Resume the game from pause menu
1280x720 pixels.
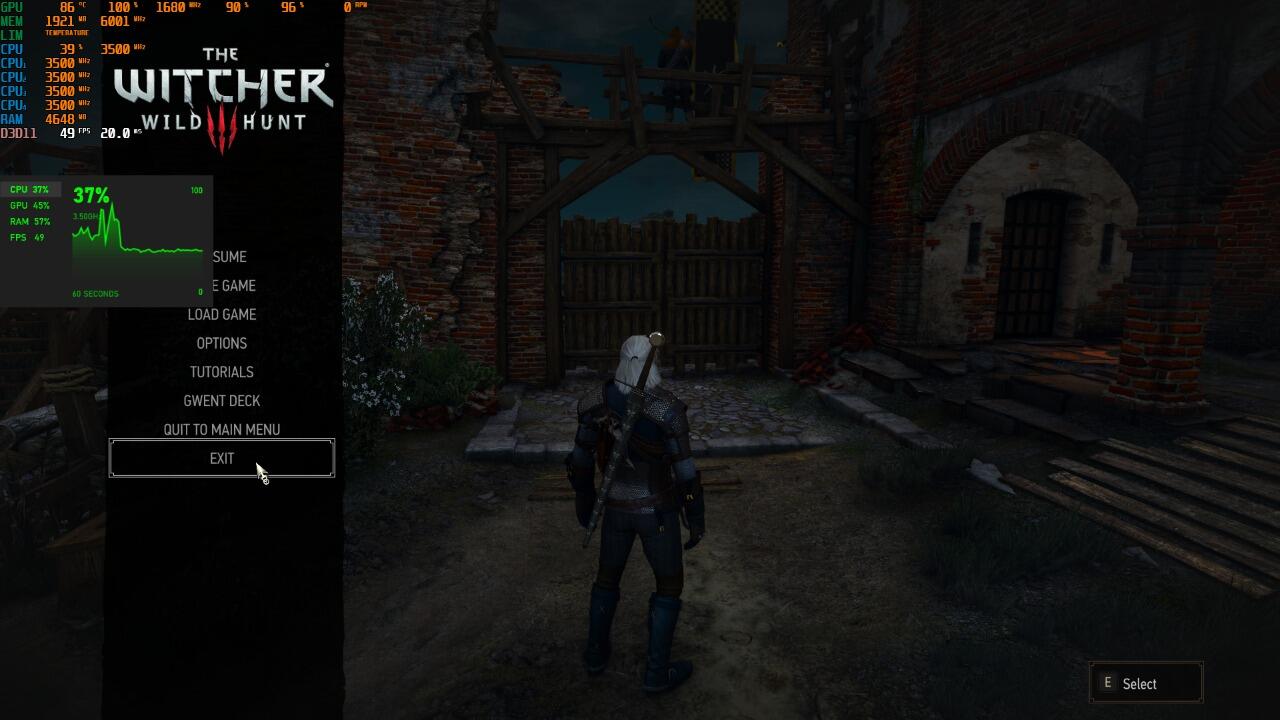(229, 257)
